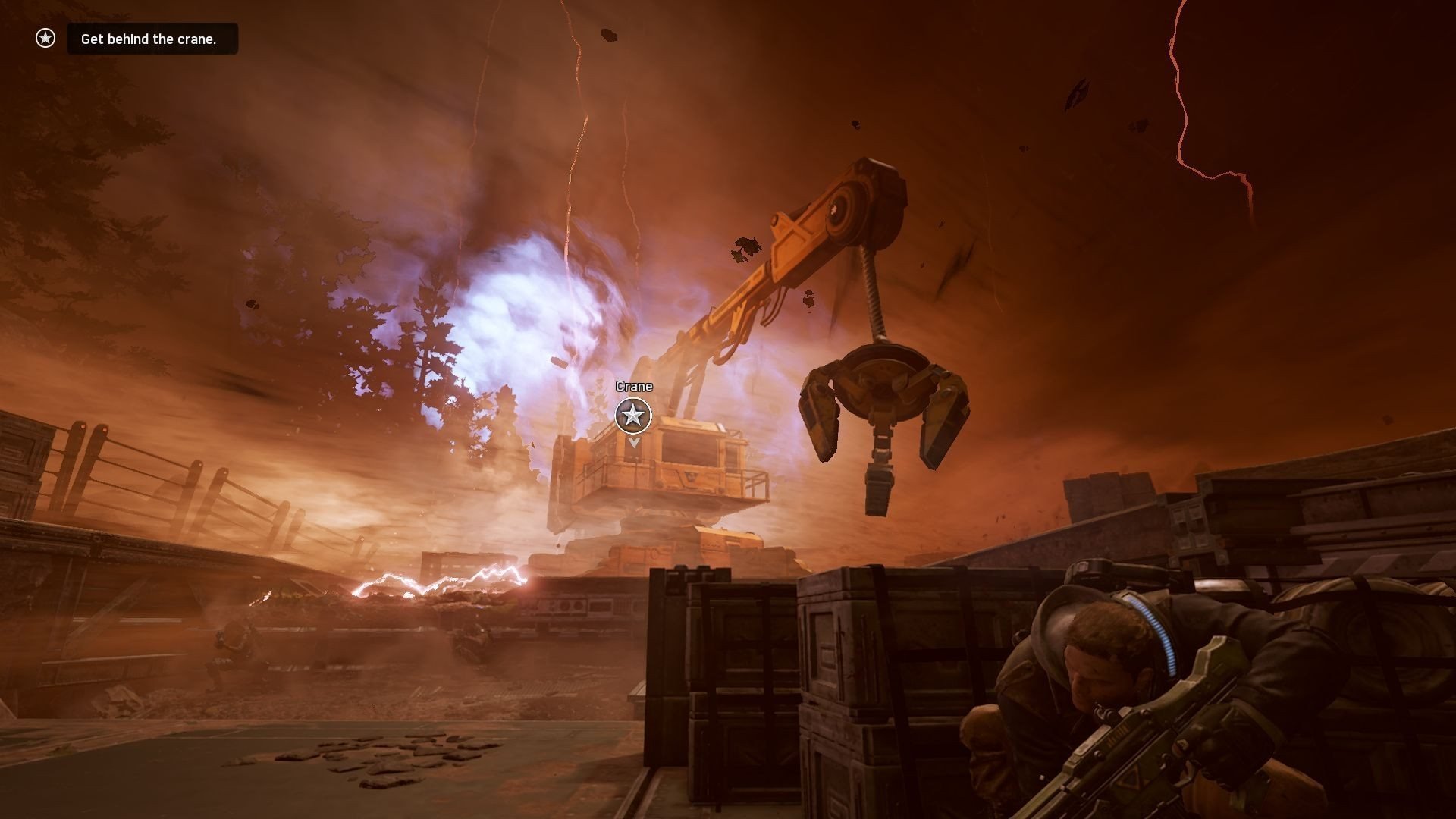Image resolution: width=1456 pixels, height=819 pixels.
Task: Click the Crane star waypoint marker
Action: point(633,416)
